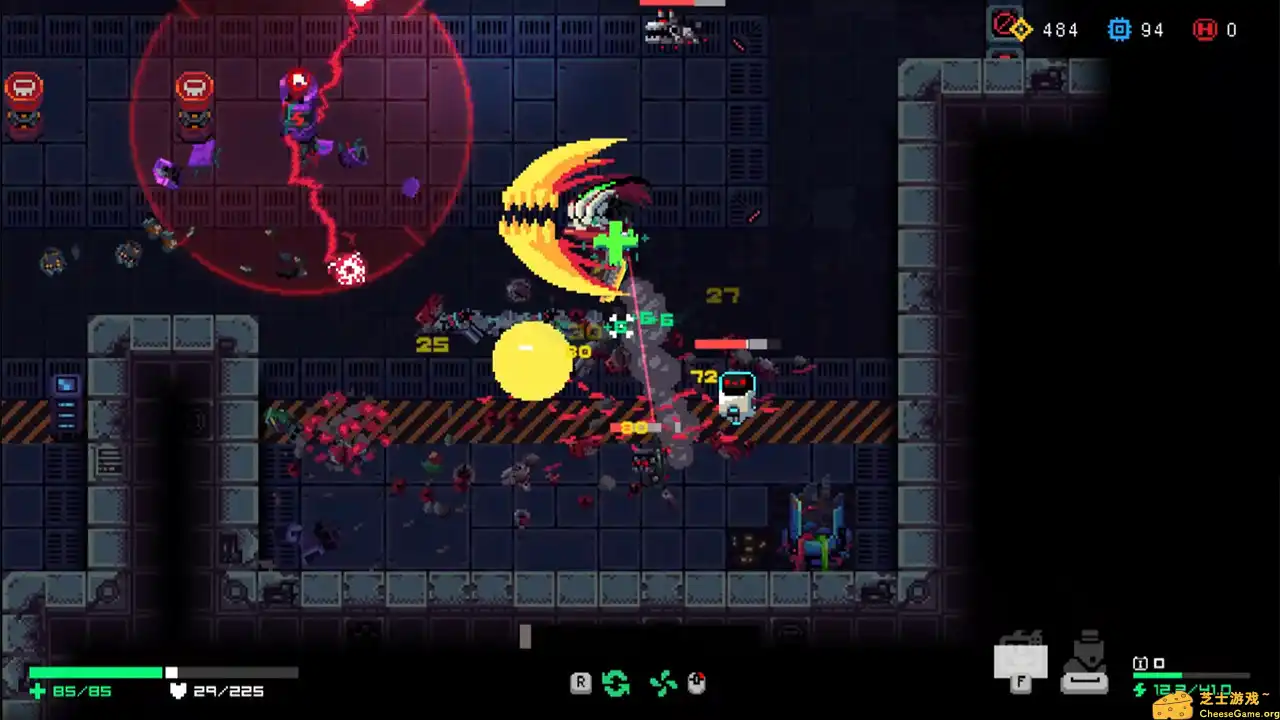Select the white item slot above F
This screenshot has height=720, width=1280.
pos(1021,659)
